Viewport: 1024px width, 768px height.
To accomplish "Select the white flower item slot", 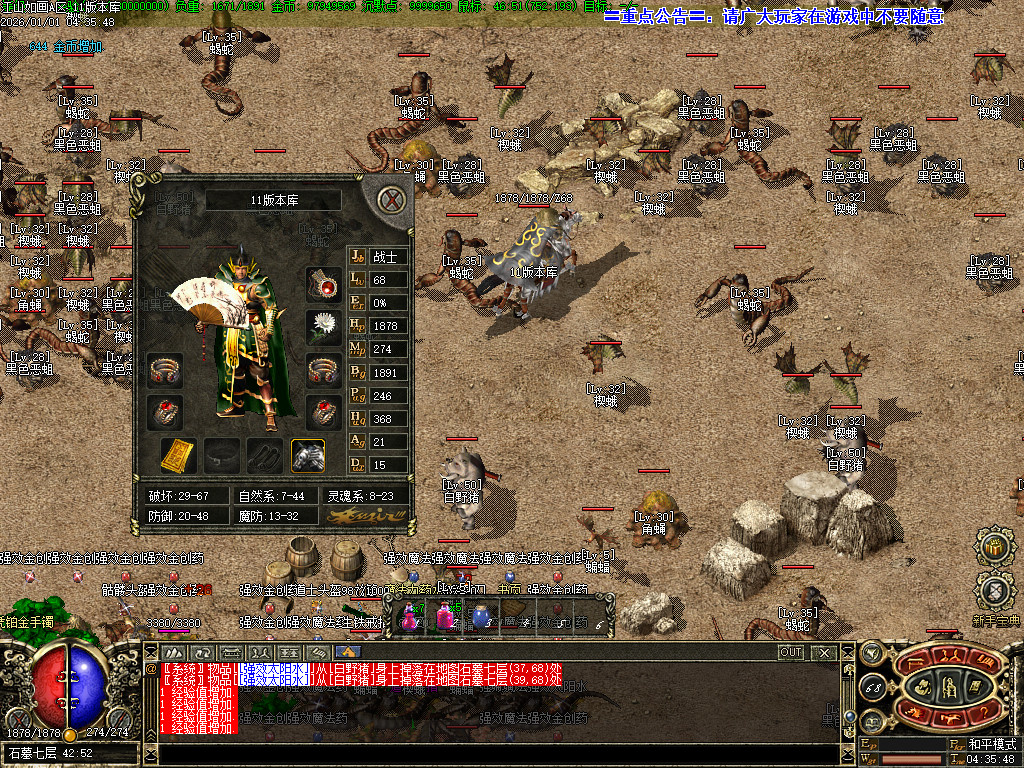I will [323, 326].
